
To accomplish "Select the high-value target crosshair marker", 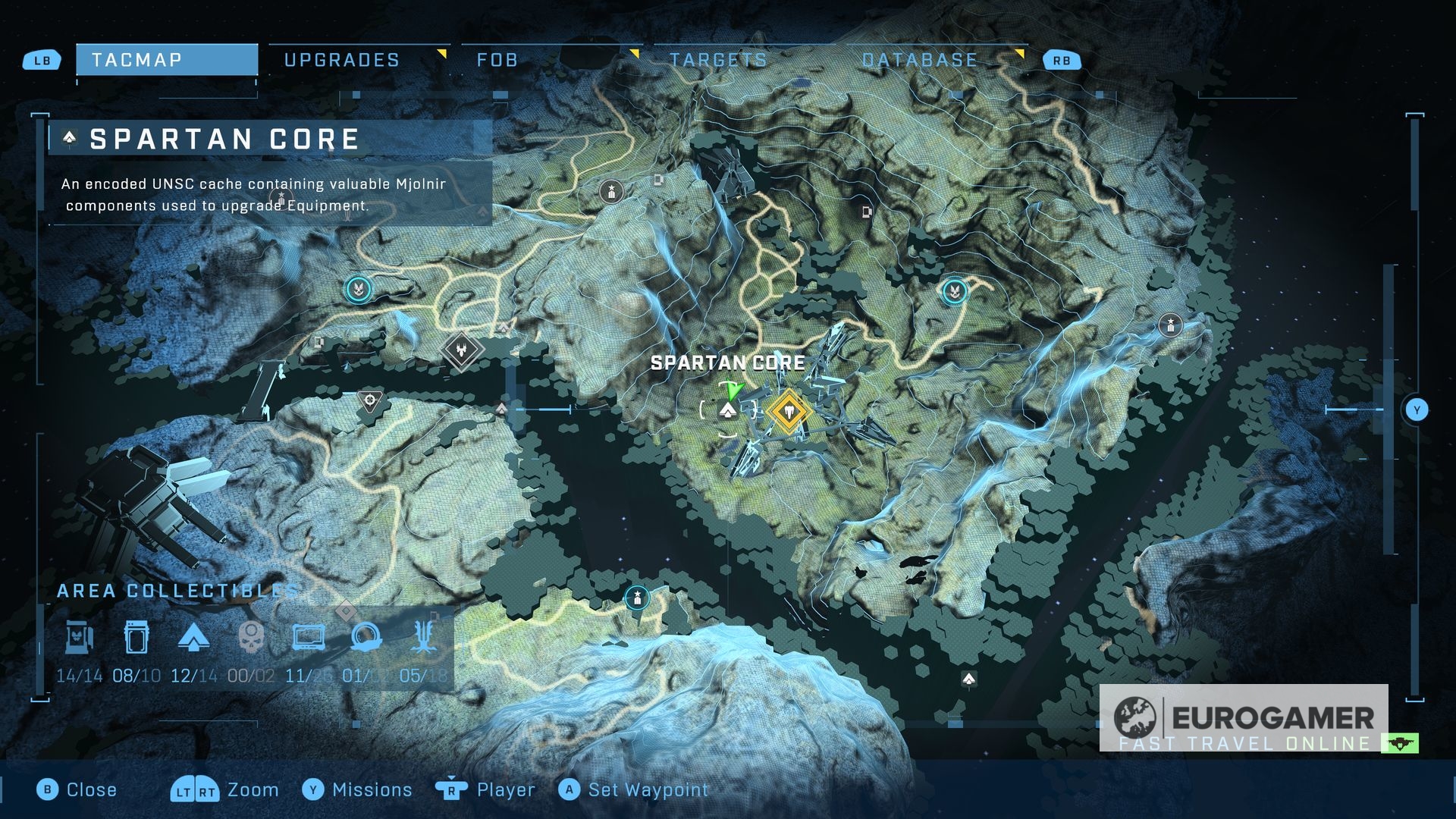I will tap(370, 400).
